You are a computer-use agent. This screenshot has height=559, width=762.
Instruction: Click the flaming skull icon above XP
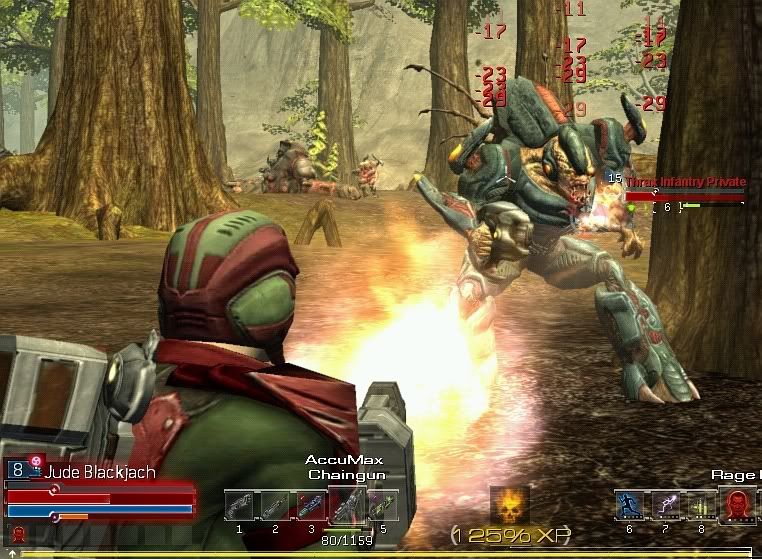tap(509, 503)
